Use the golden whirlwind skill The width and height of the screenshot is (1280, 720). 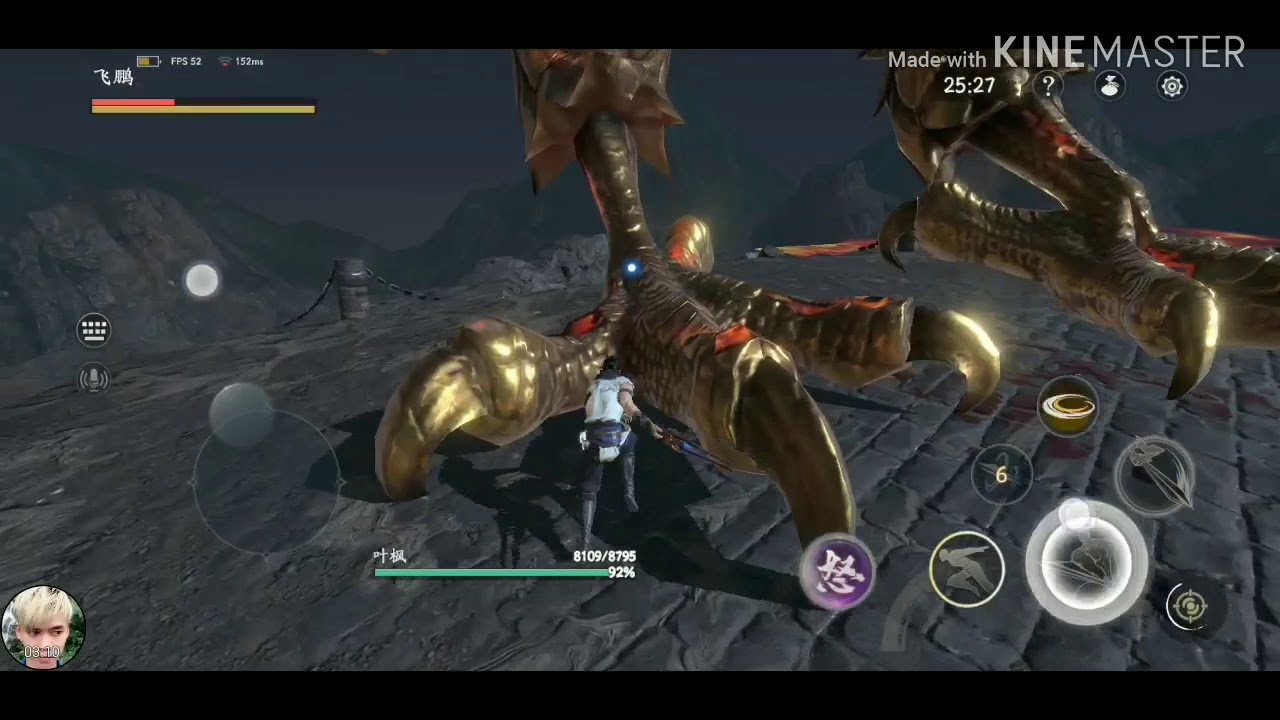(x=1068, y=406)
